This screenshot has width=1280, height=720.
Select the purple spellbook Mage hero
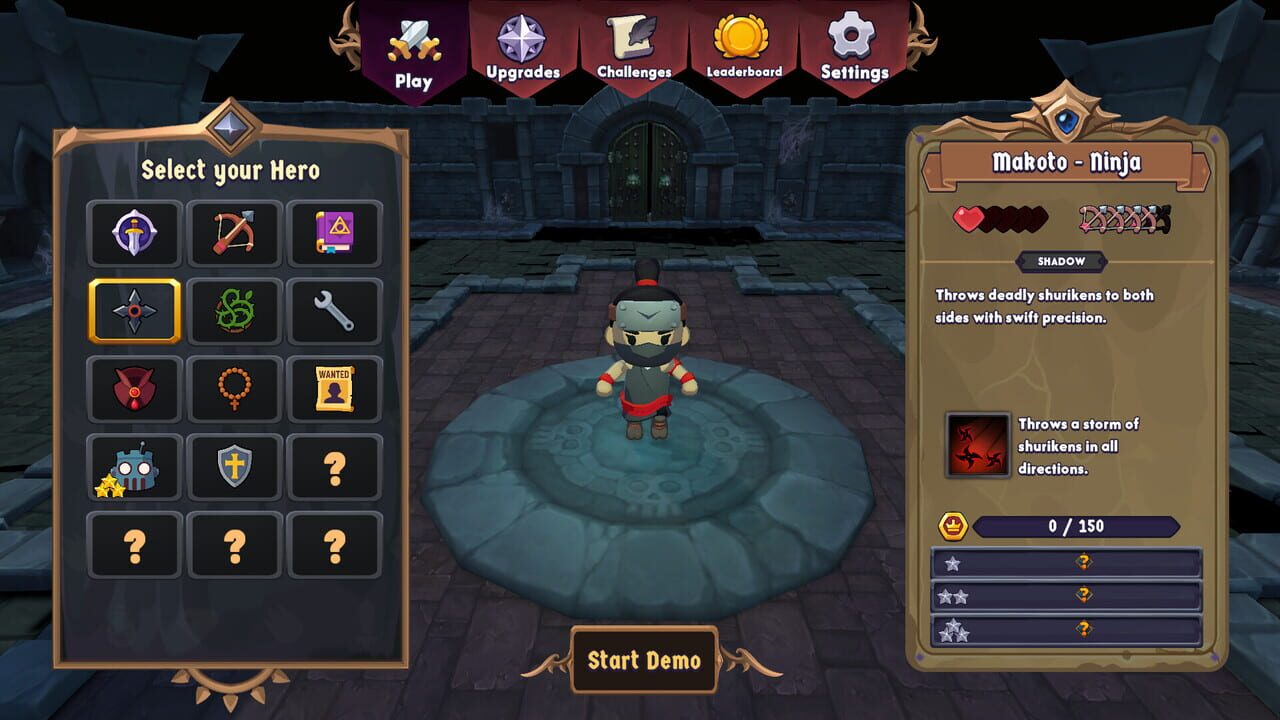click(x=335, y=233)
